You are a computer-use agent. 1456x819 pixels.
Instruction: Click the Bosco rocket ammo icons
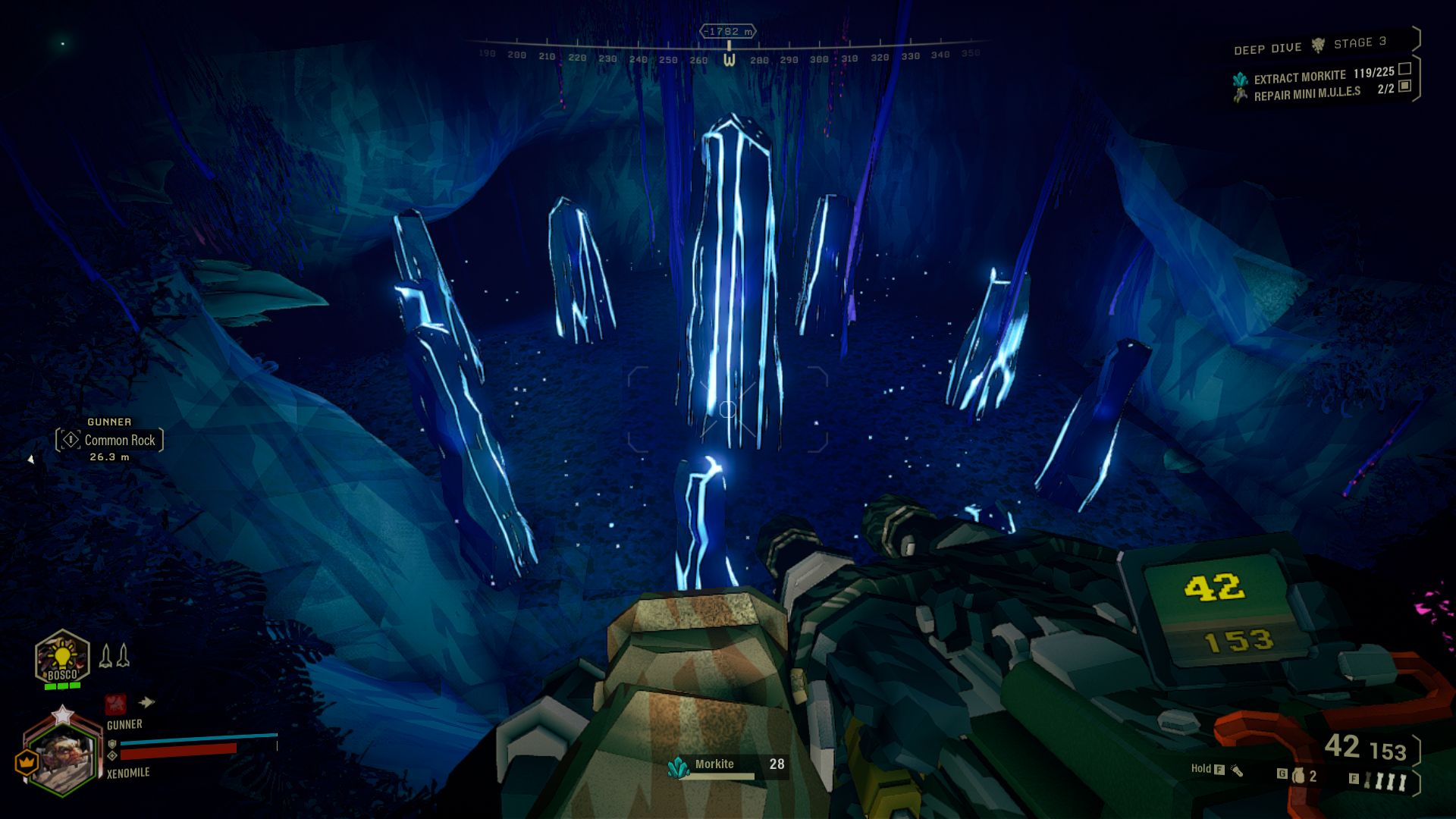coord(115,656)
